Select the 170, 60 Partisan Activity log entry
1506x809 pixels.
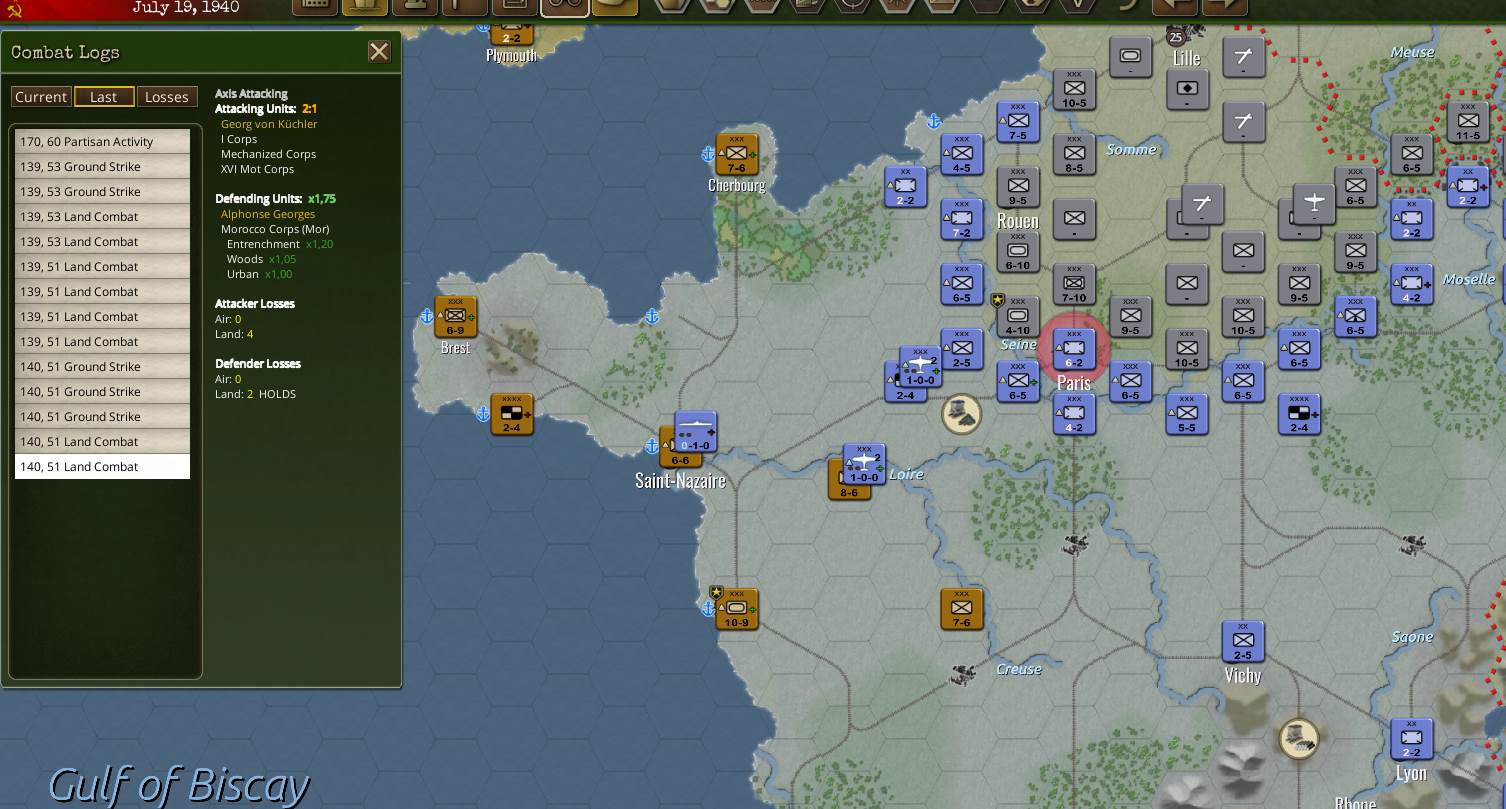101,141
